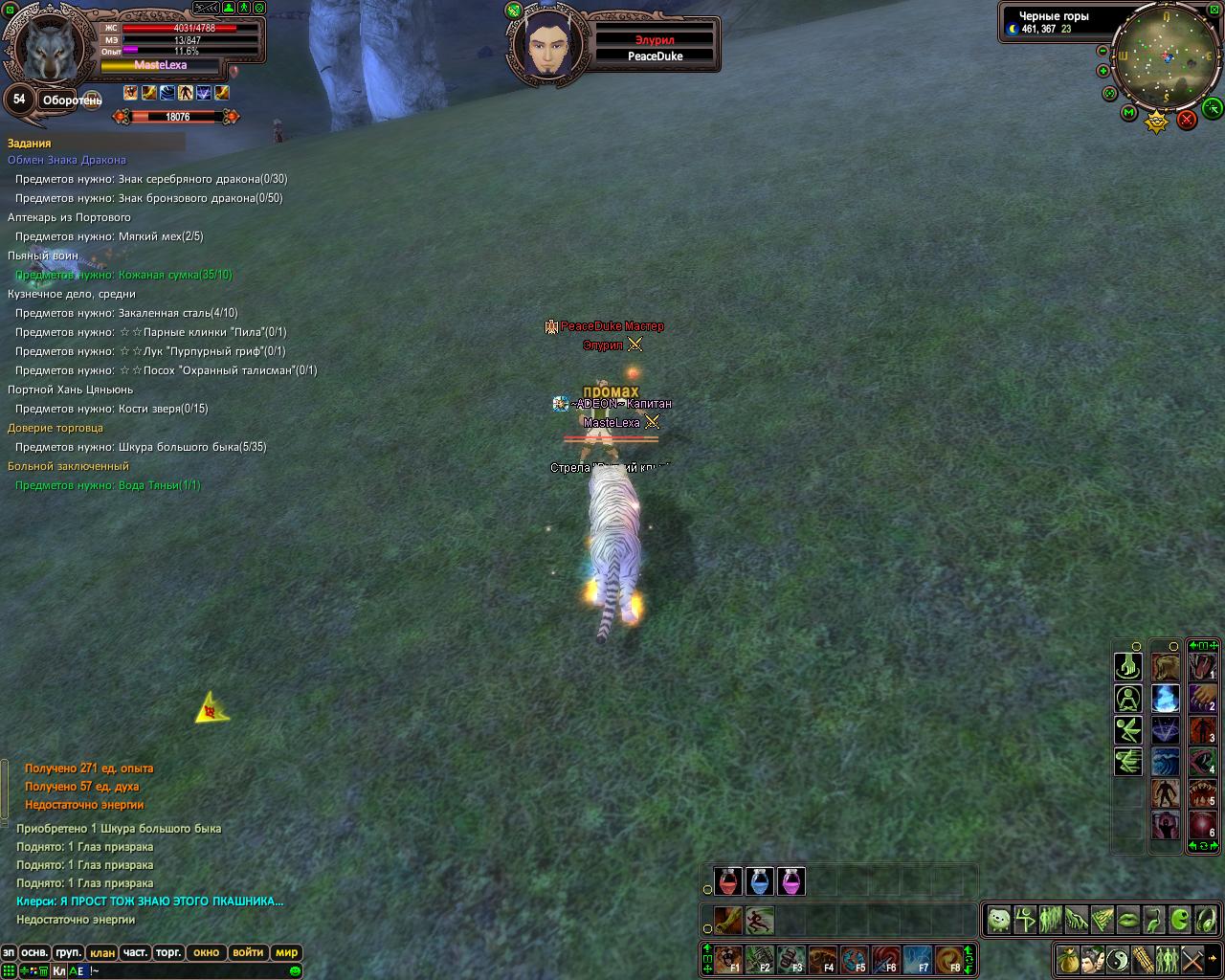Click the red crossed swords button

click(x=1187, y=120)
